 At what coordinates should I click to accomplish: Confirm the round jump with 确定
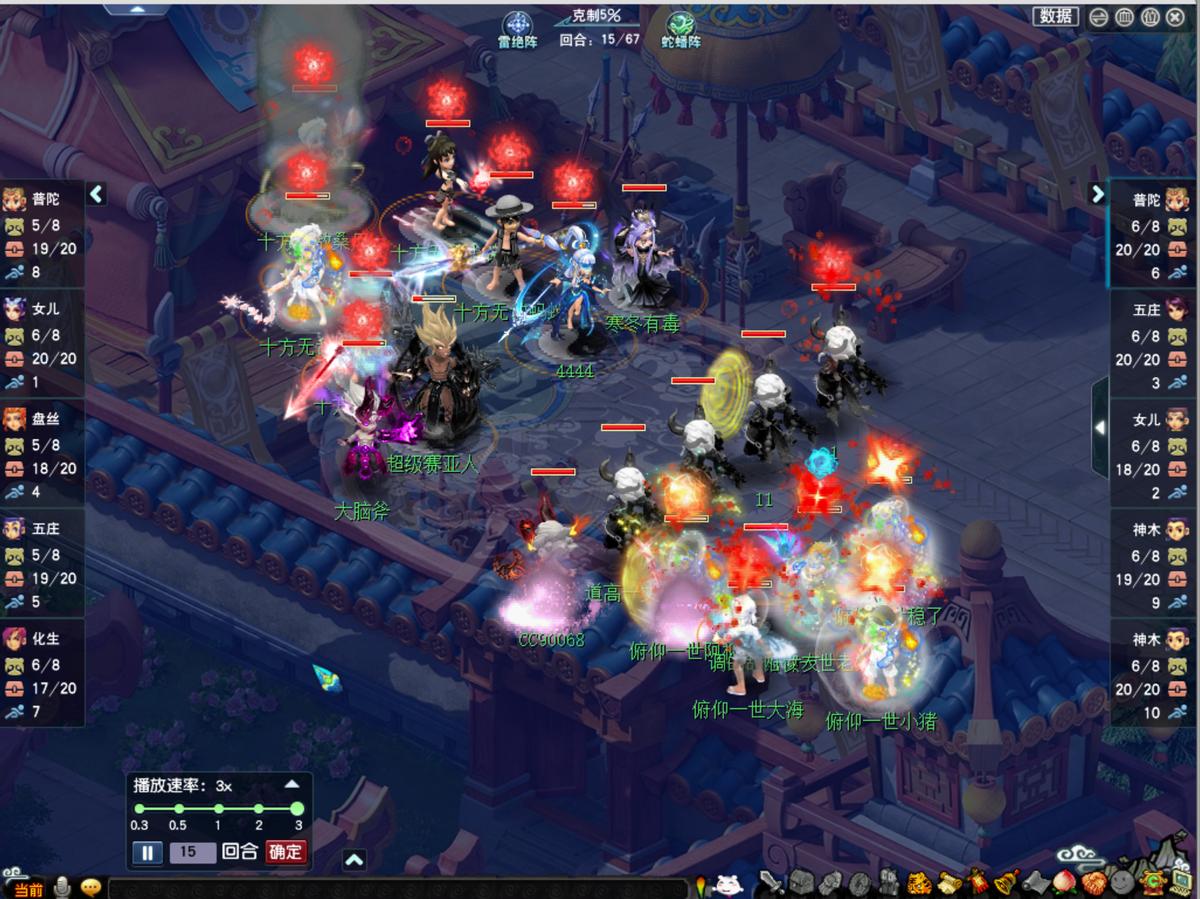click(286, 852)
